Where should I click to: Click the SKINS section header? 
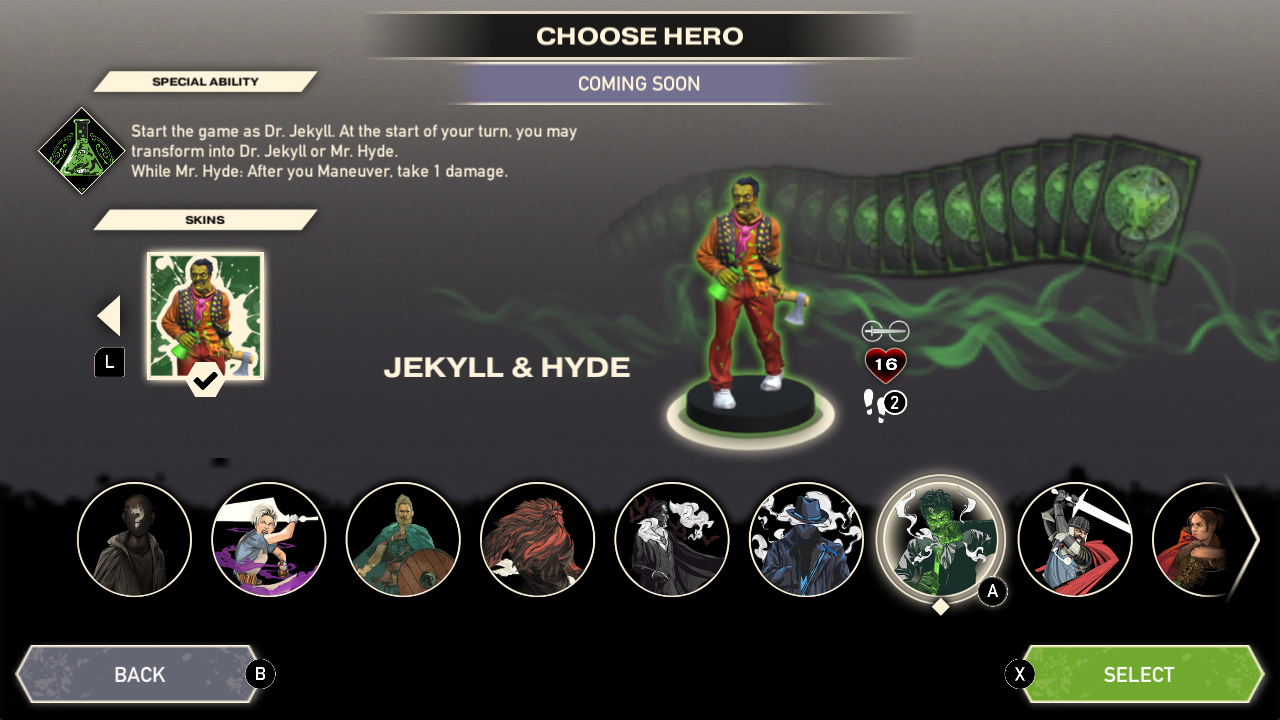(x=205, y=219)
